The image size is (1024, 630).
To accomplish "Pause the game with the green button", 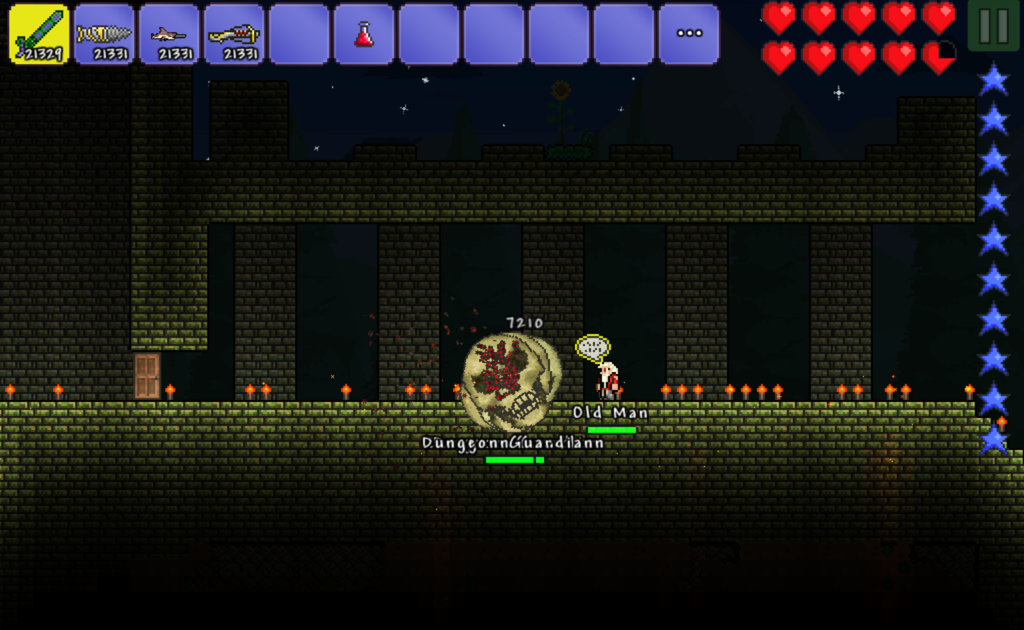I will tap(994, 26).
